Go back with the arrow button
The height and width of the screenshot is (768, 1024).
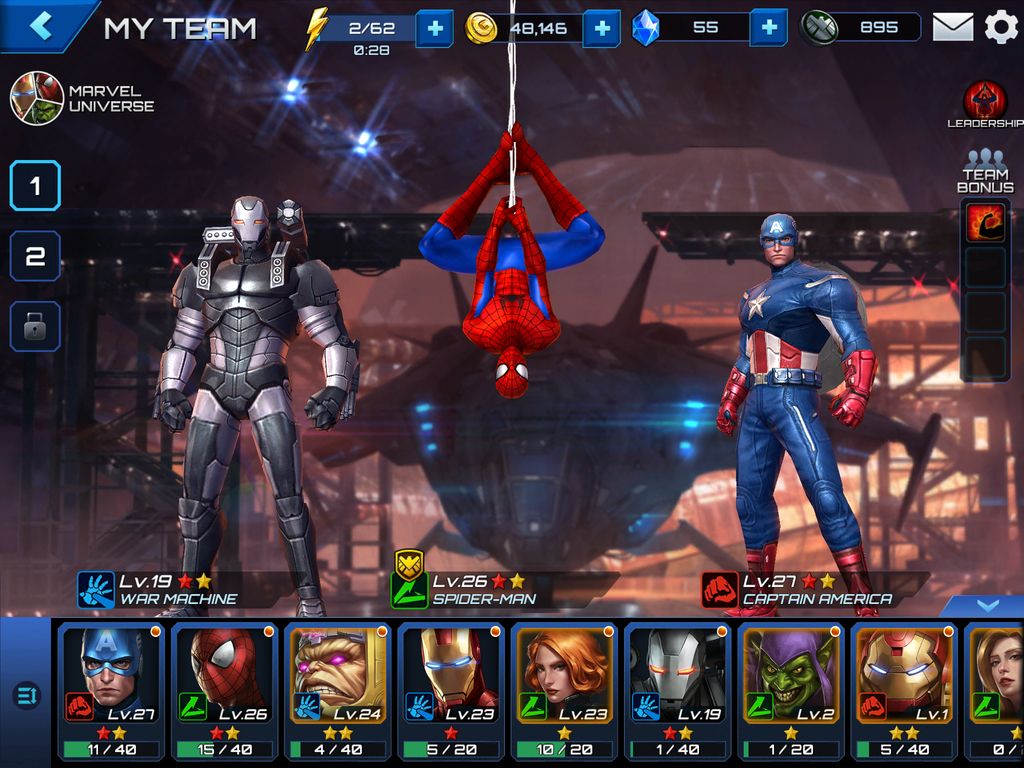(x=40, y=26)
